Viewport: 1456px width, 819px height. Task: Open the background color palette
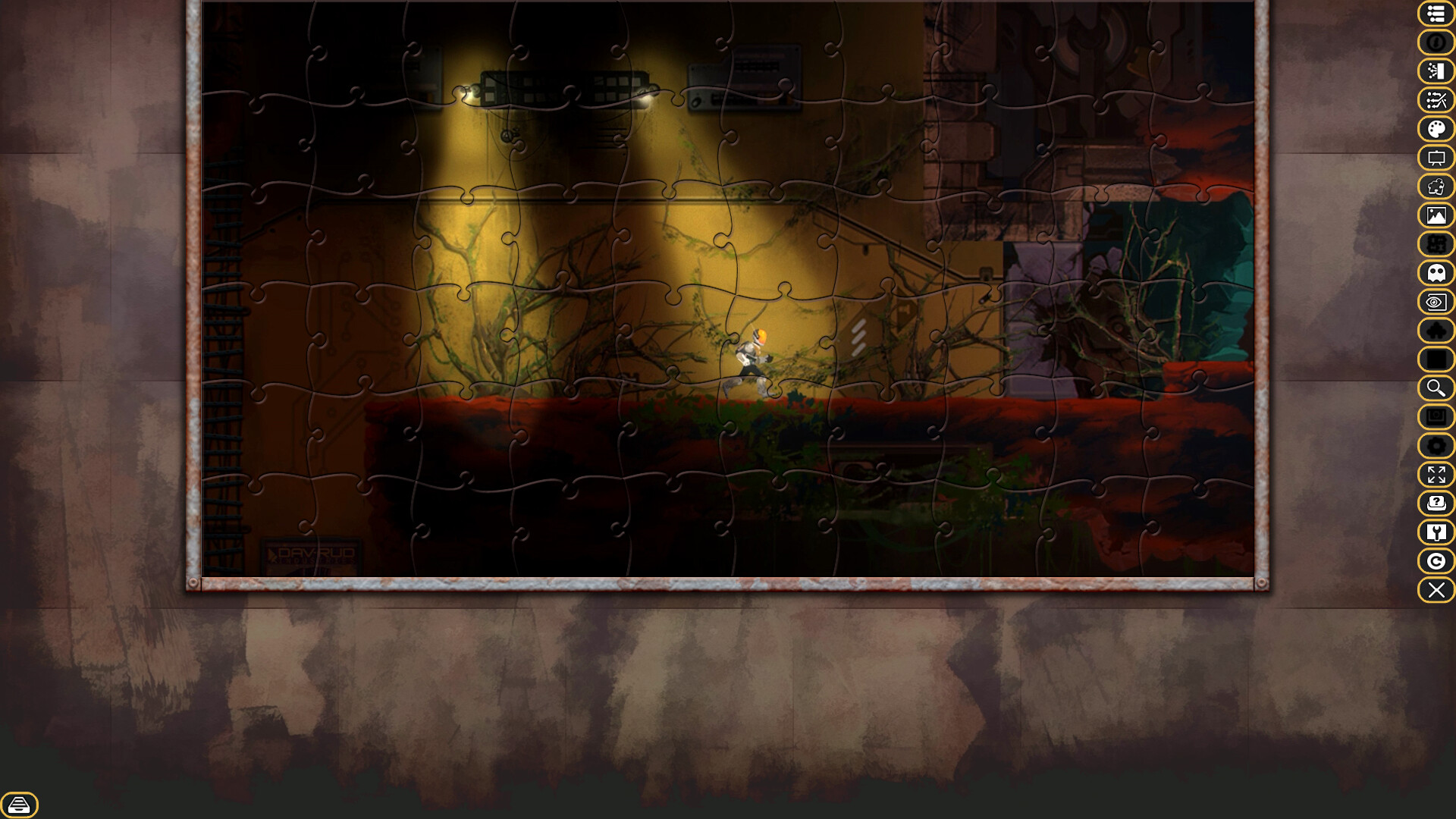point(1436,130)
